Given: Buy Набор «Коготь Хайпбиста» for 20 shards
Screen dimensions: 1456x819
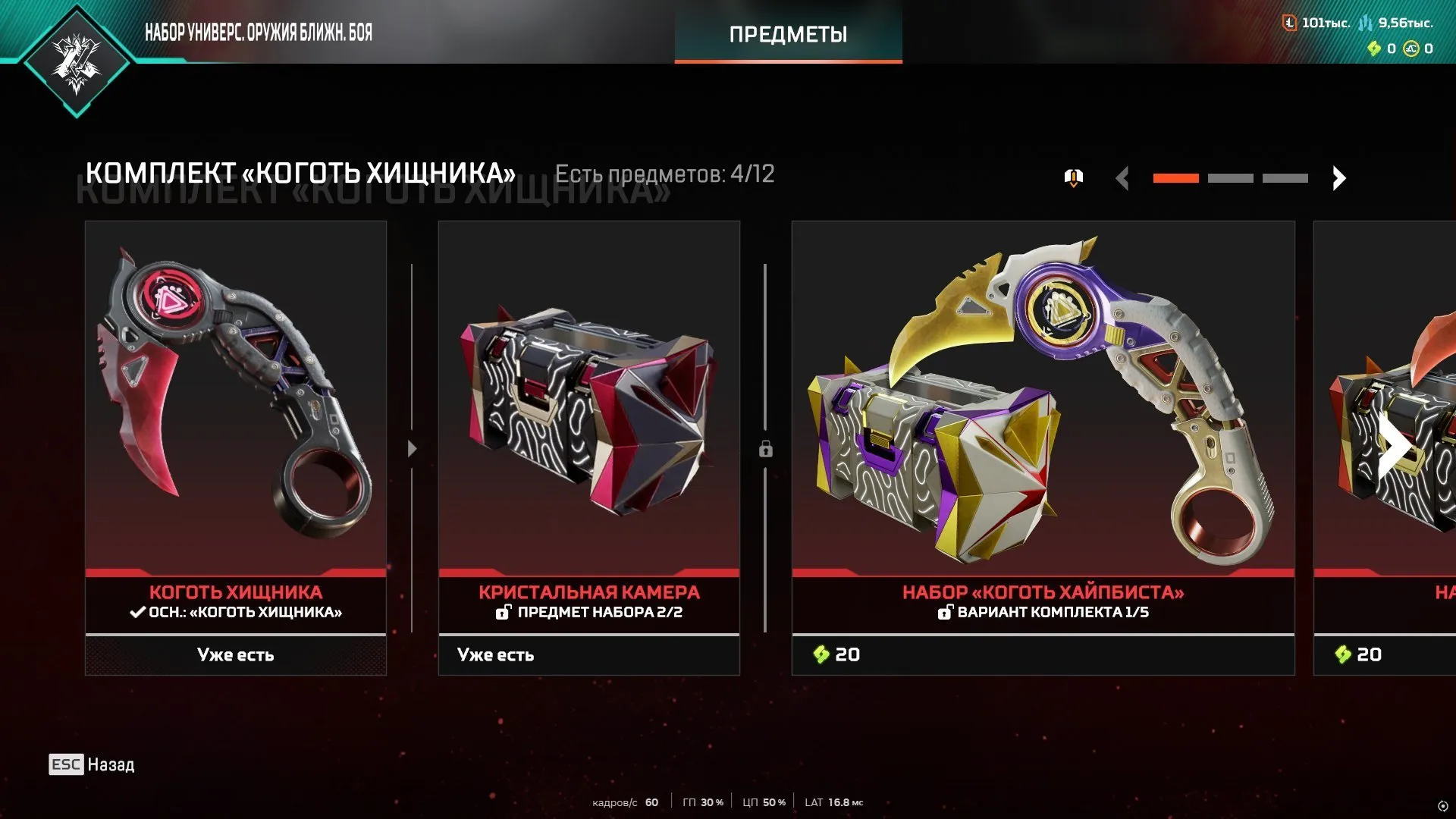Looking at the screenshot, I should pos(1043,654).
